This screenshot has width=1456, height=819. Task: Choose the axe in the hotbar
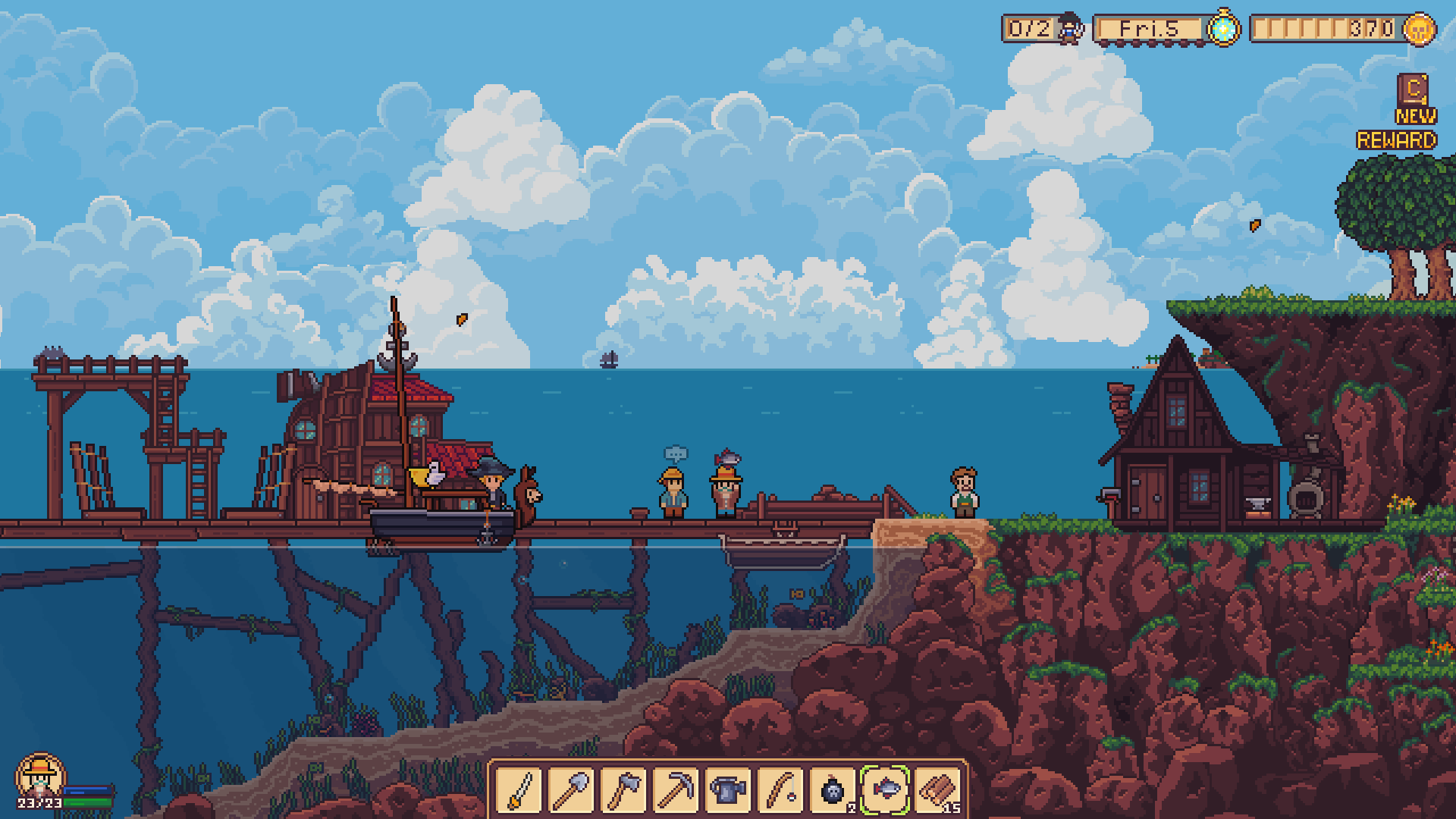click(x=624, y=790)
